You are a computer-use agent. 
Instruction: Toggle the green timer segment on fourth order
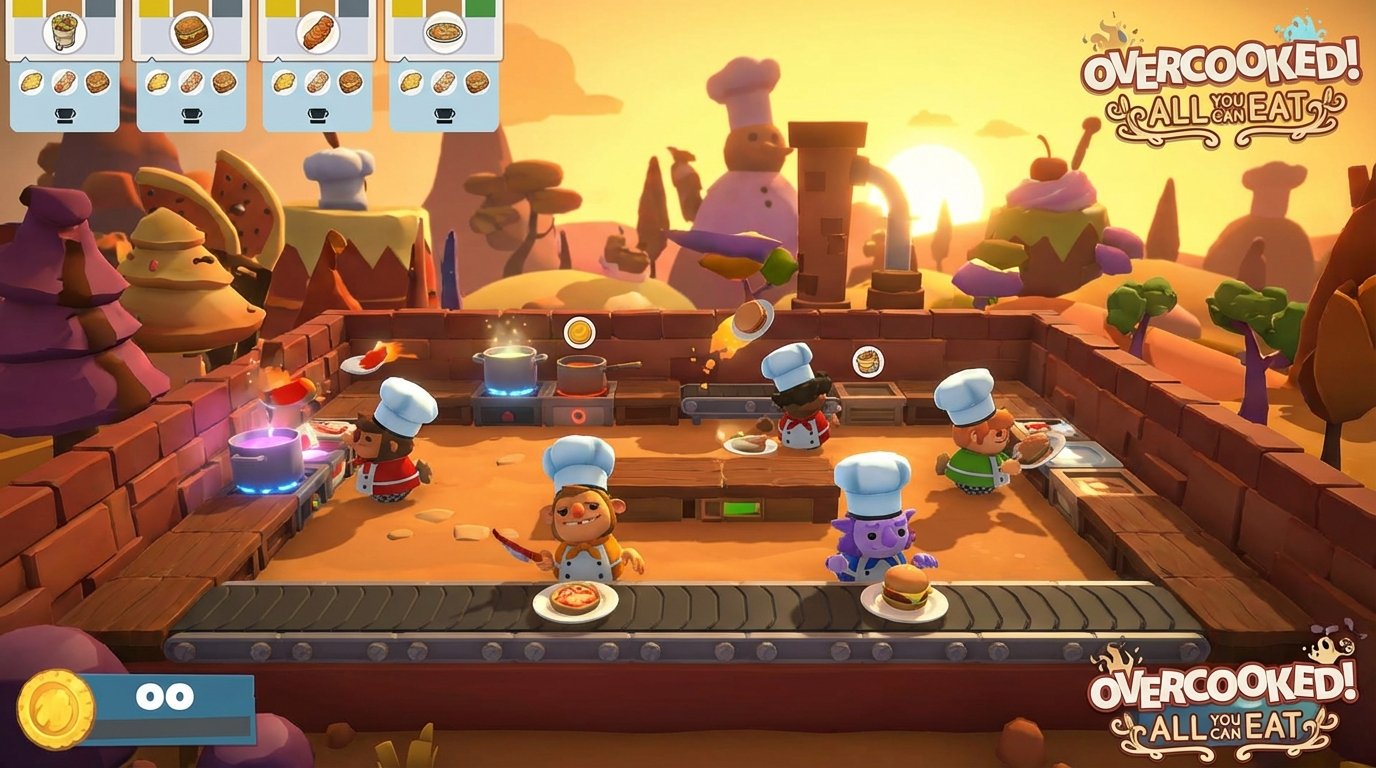477,8
